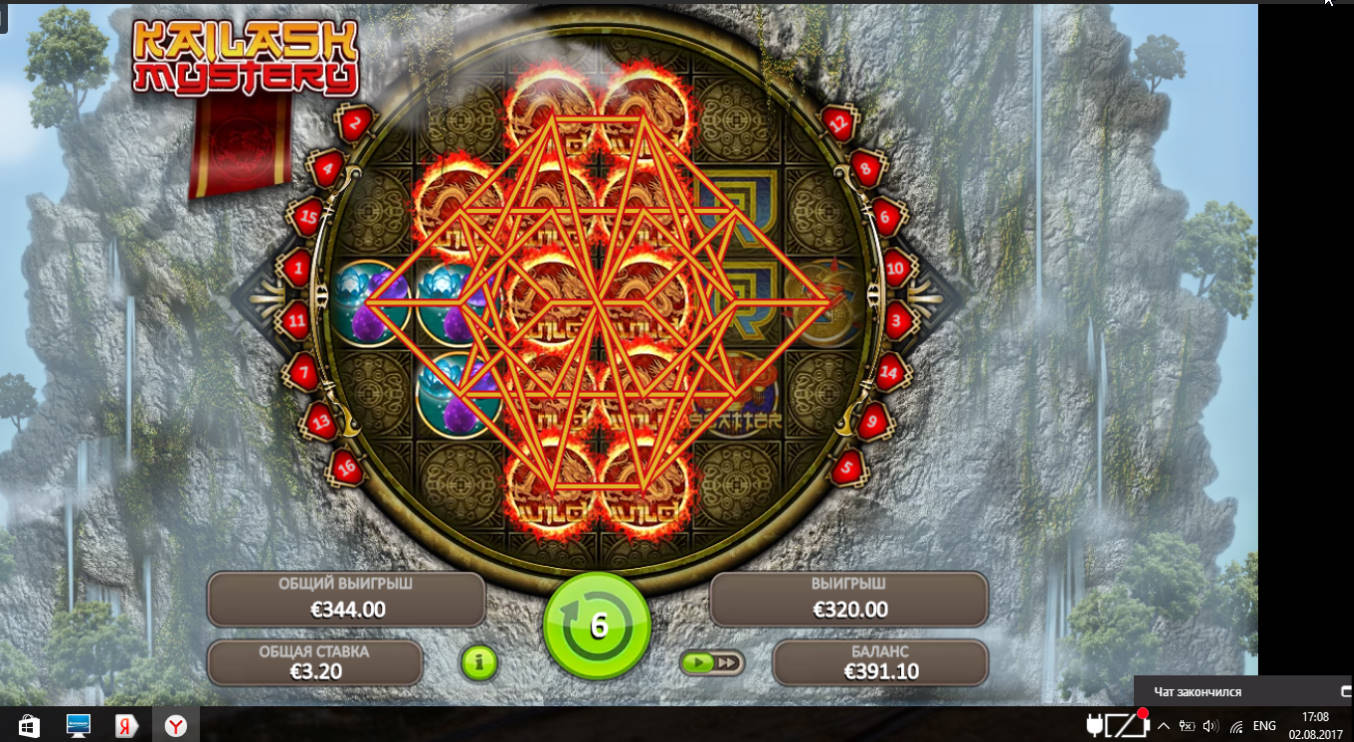Select payline marker number 16
Image resolution: width=1354 pixels, height=742 pixels.
(x=345, y=467)
